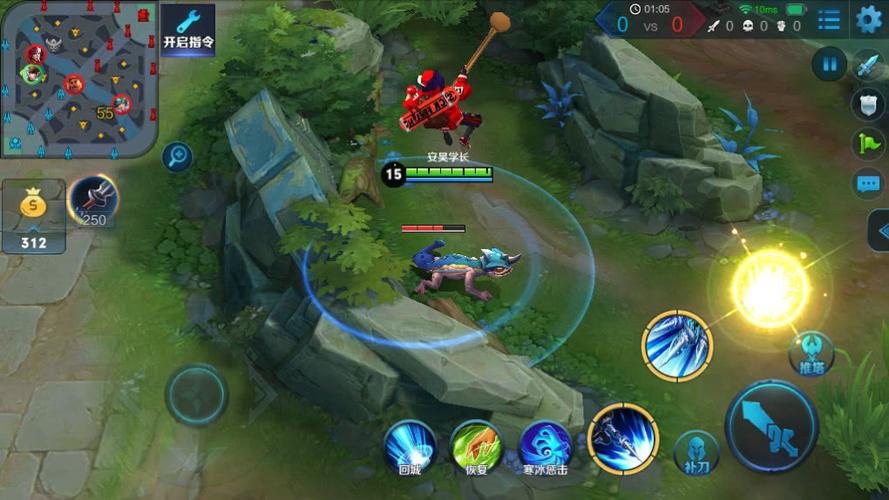Buy the recommended 250 gold item
The image size is (889, 500).
94,201
